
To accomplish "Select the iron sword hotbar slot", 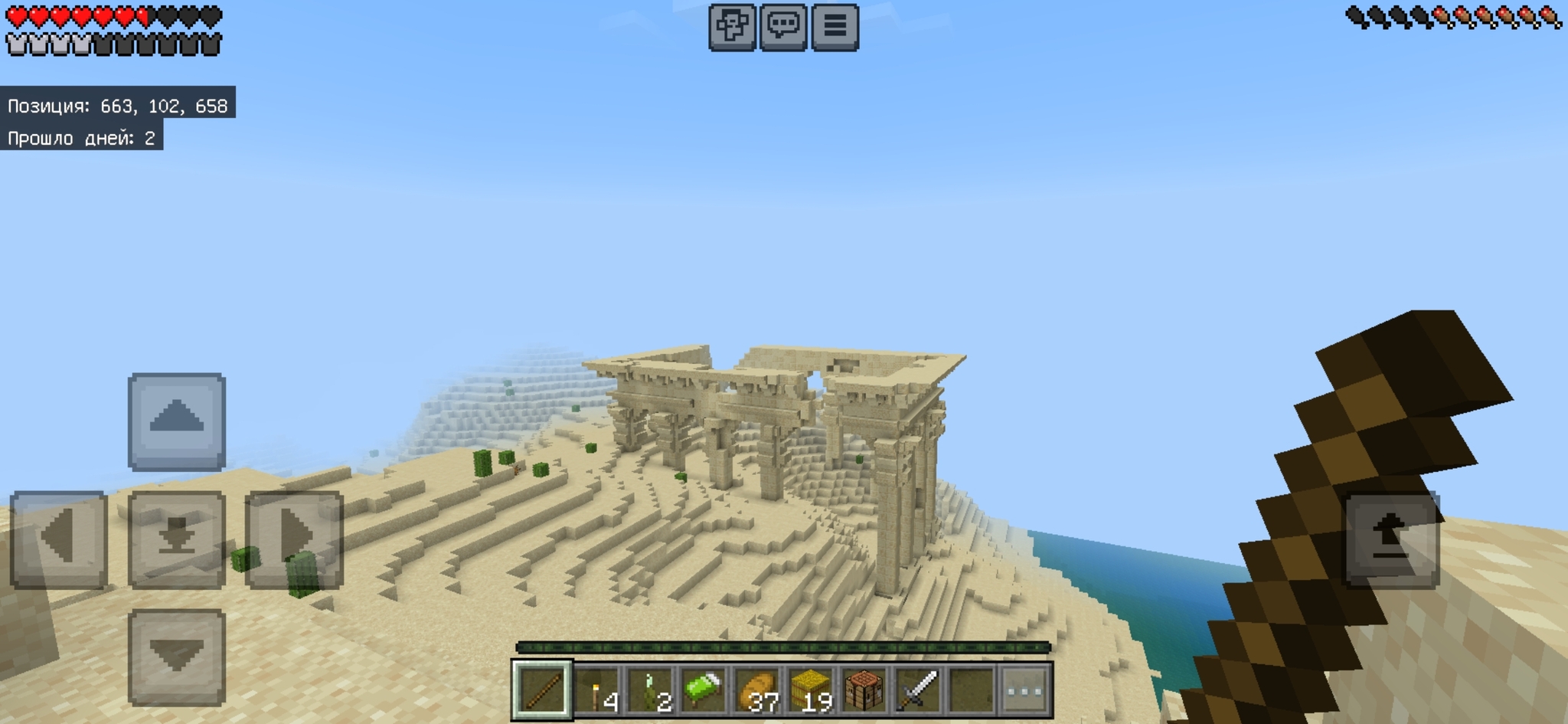I will point(918,690).
